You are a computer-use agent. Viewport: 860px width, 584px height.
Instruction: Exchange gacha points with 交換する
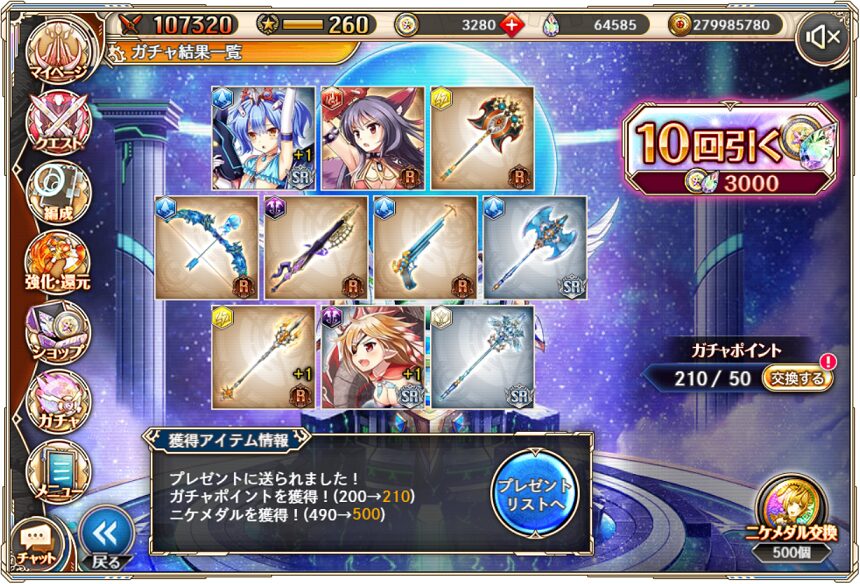tap(797, 379)
